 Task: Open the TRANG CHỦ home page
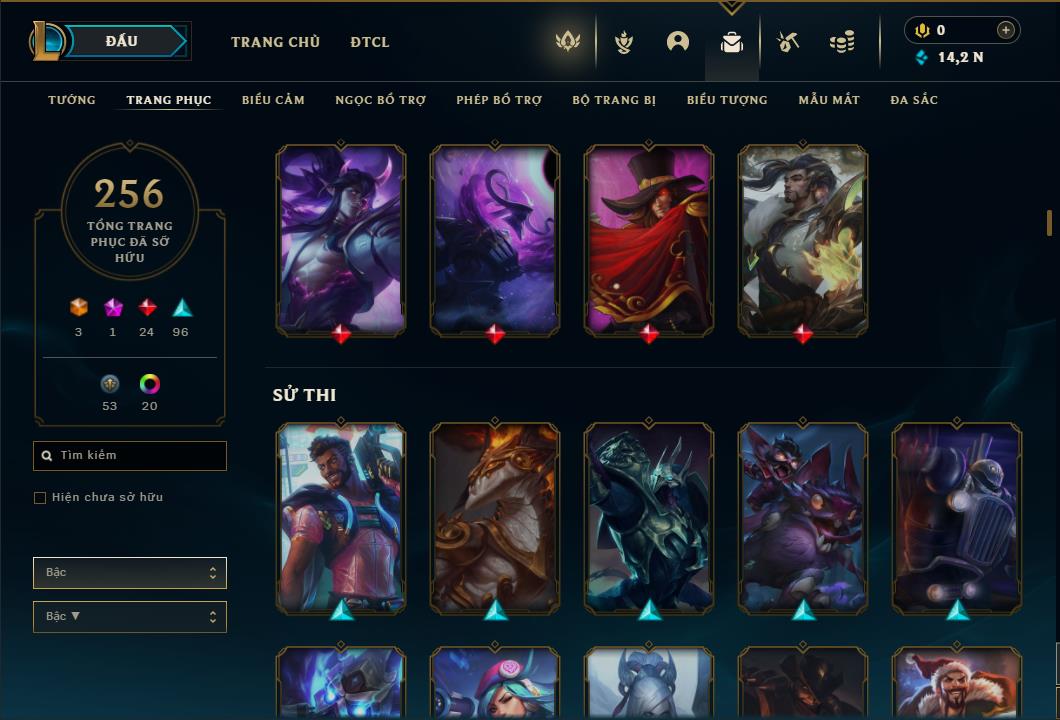[x=275, y=42]
